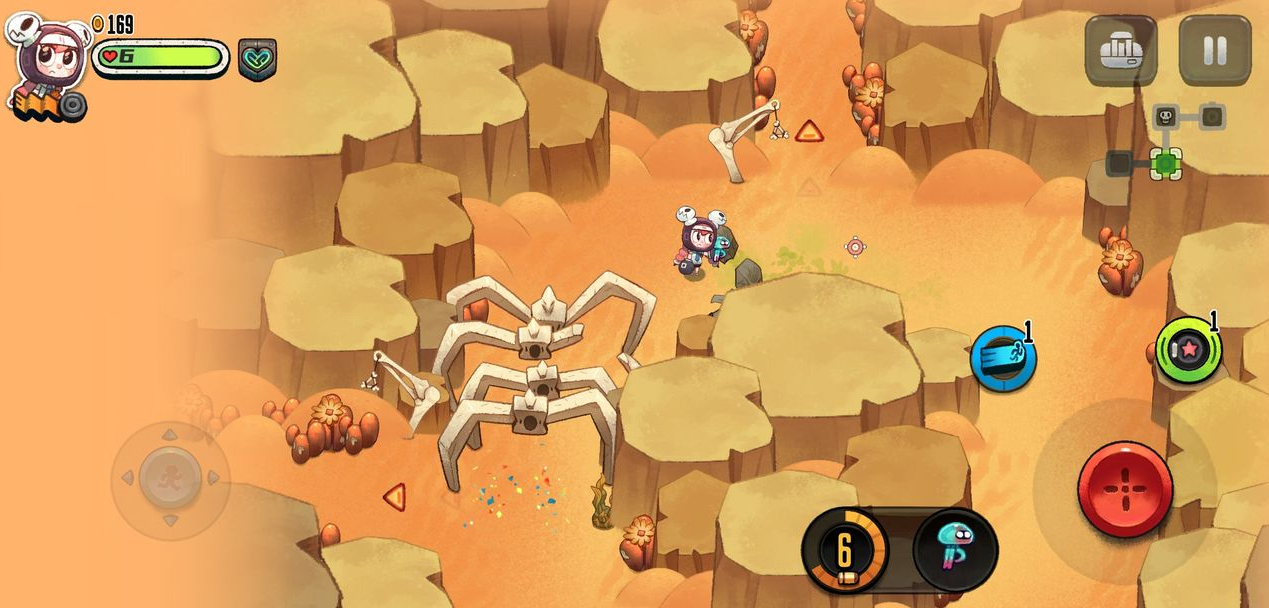Select the orange weapon slot showing 6

pos(845,550)
